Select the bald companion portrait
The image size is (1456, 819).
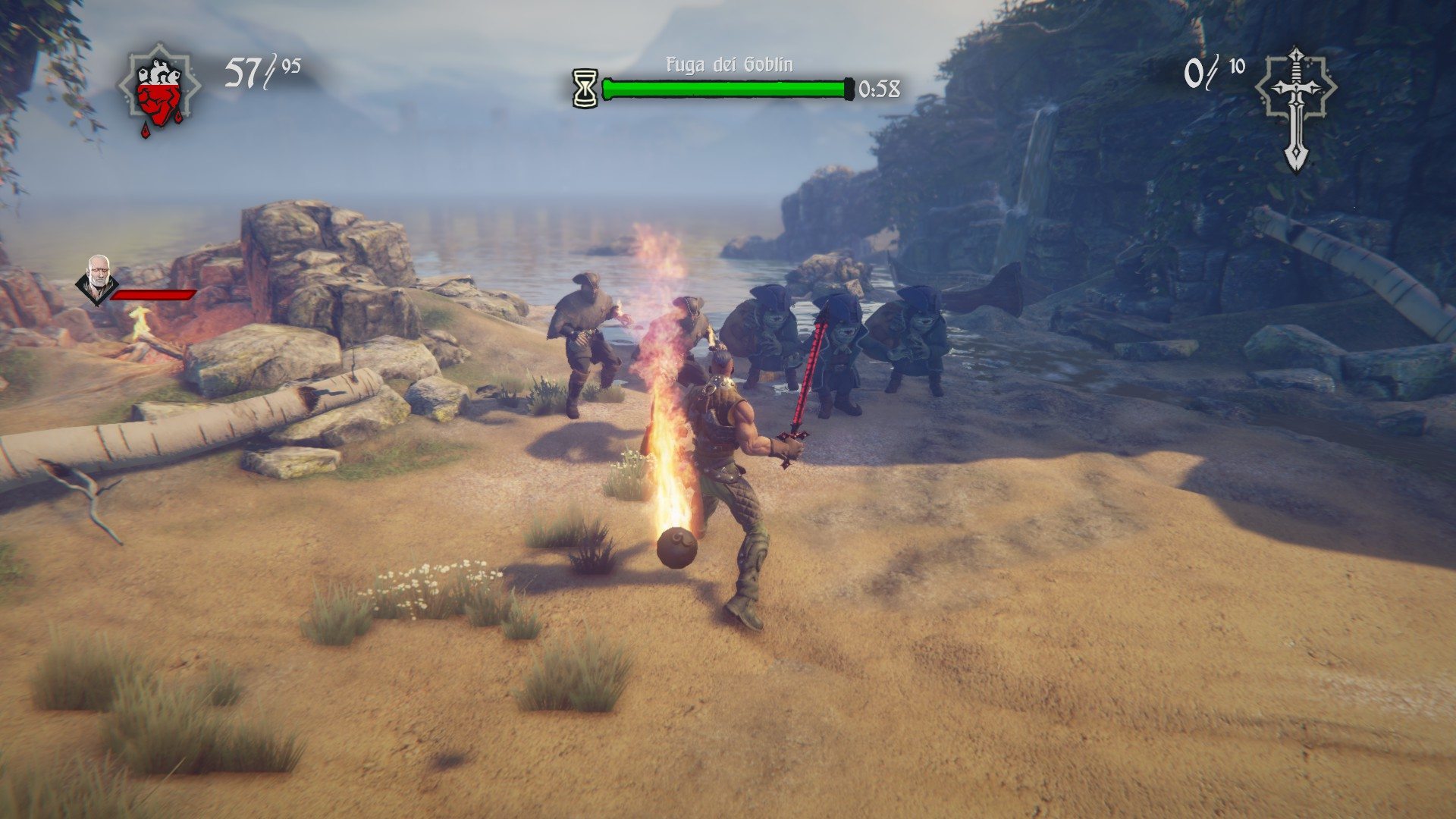(x=97, y=278)
